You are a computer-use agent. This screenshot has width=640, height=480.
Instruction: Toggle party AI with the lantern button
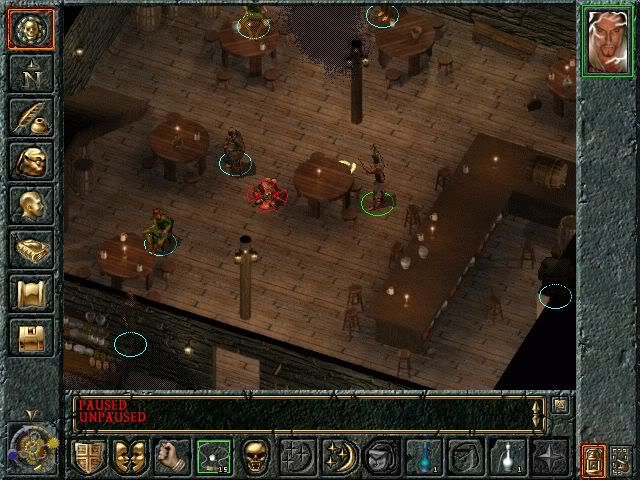click(x=592, y=459)
